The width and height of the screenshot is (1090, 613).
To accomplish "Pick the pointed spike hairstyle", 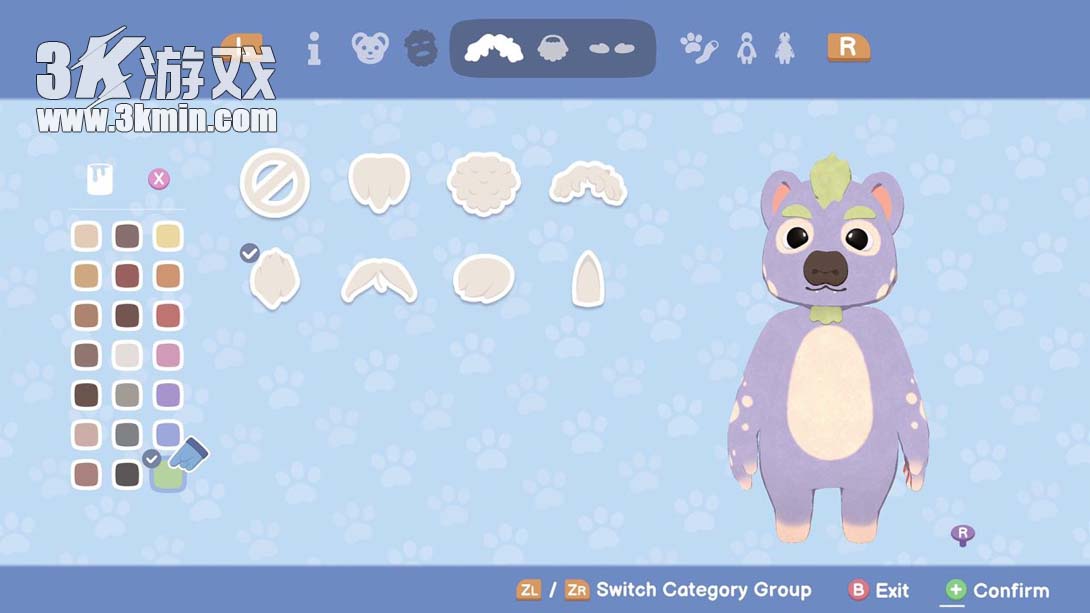I will 587,279.
